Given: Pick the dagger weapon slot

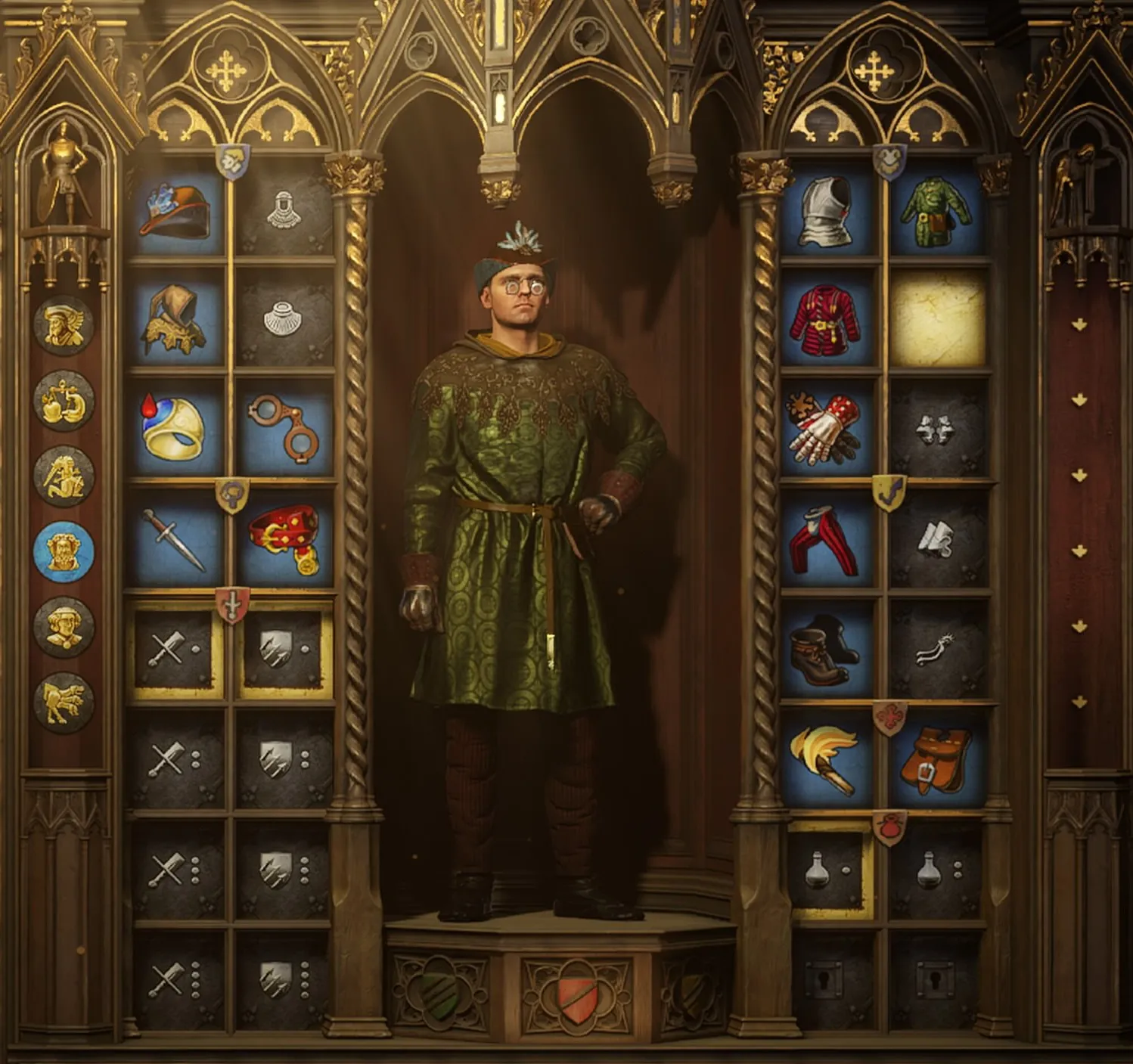Looking at the screenshot, I should pyautogui.click(x=175, y=538).
